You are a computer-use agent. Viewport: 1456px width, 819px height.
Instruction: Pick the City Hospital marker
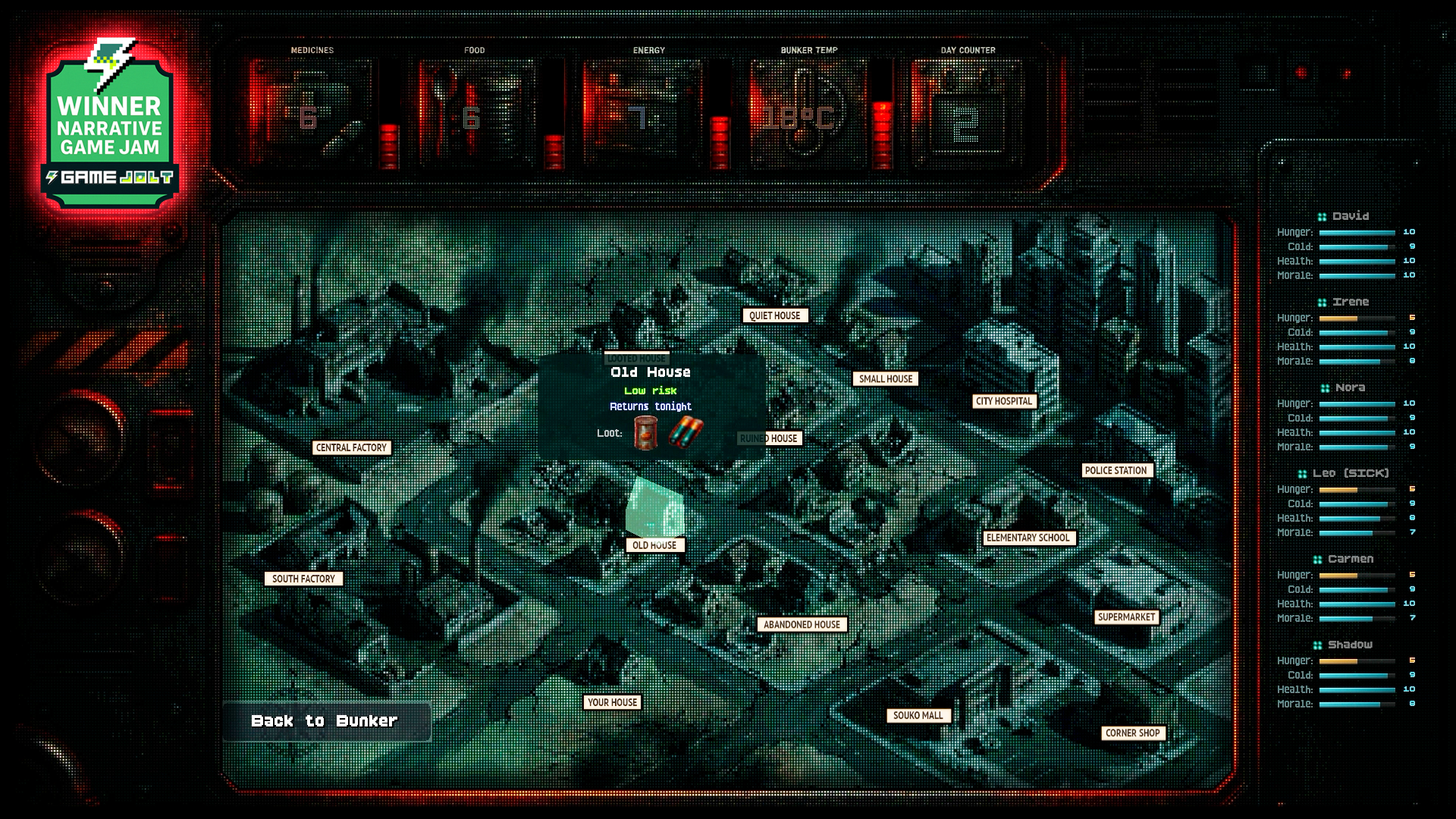pyautogui.click(x=1004, y=401)
